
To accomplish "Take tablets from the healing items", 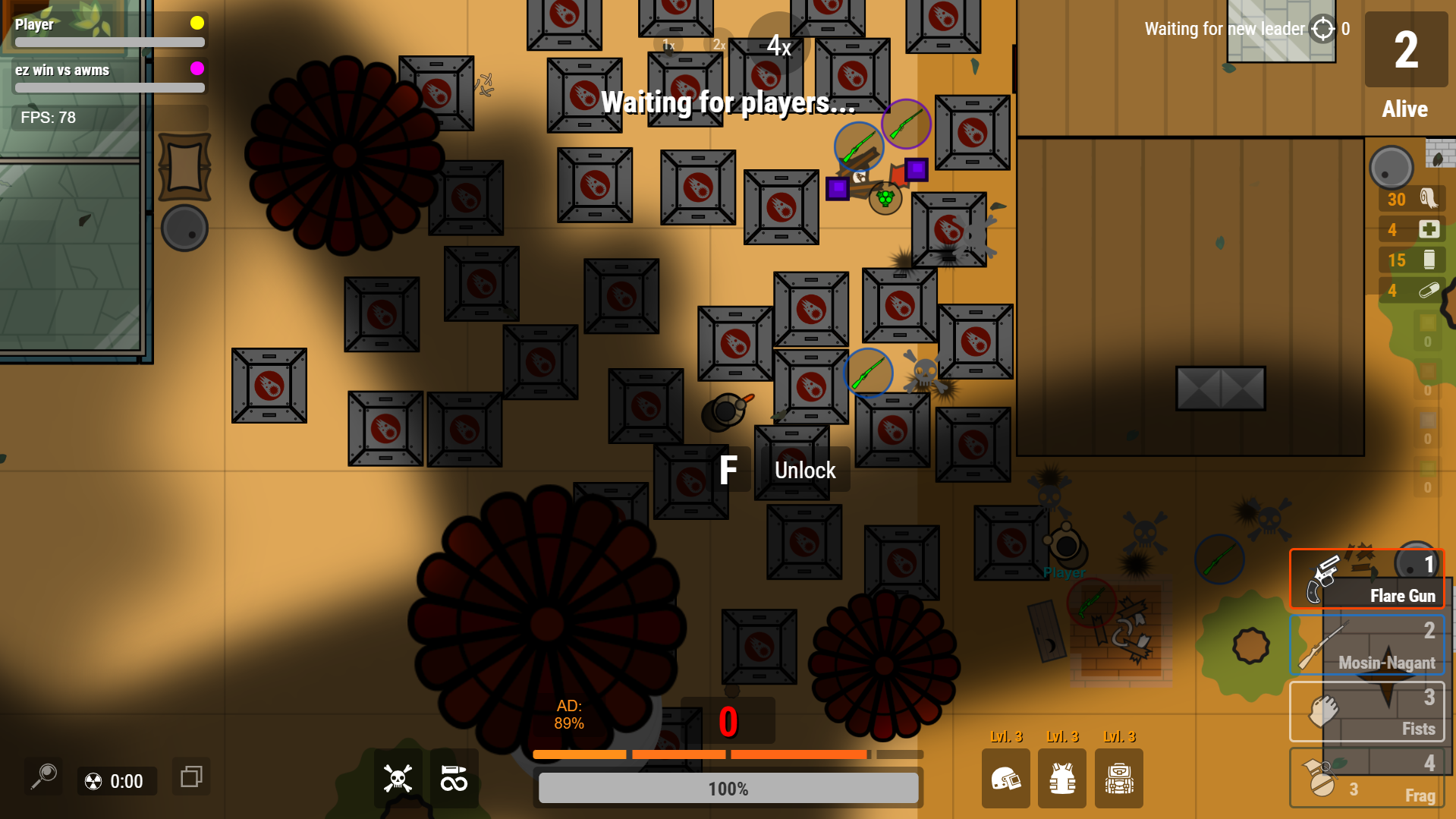I will 1411,290.
